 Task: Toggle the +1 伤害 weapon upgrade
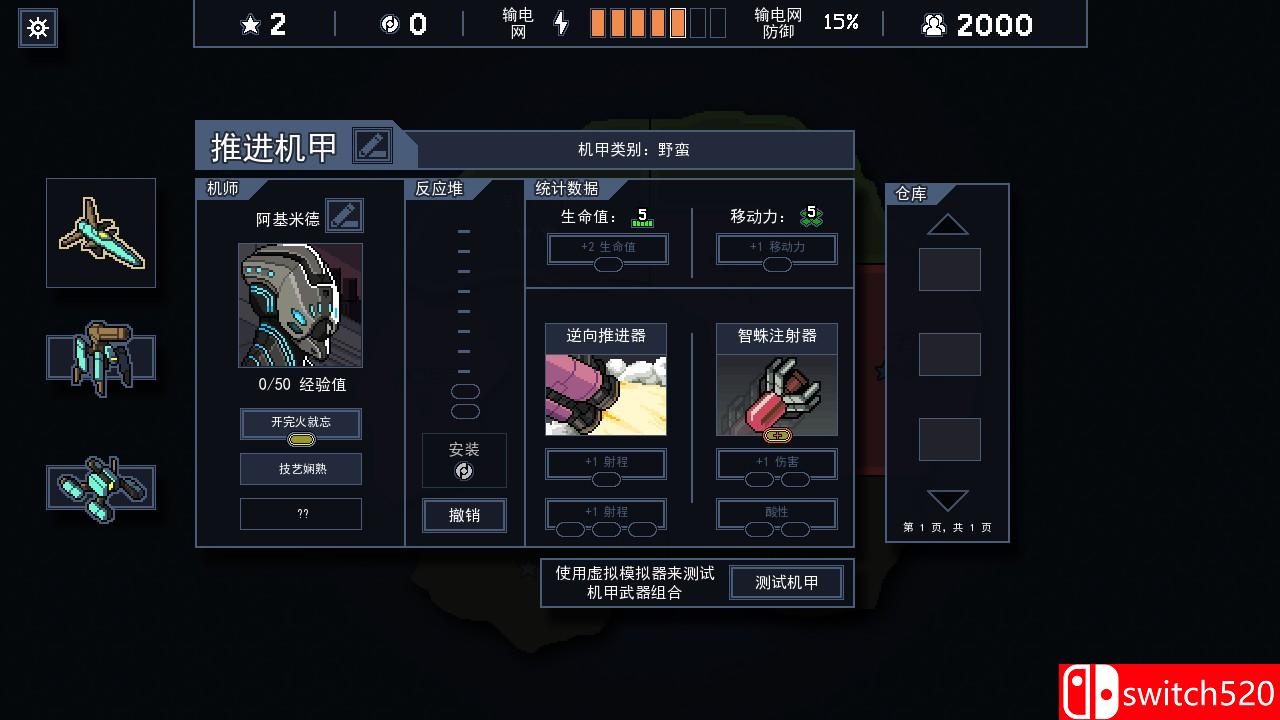pyautogui.click(x=776, y=463)
